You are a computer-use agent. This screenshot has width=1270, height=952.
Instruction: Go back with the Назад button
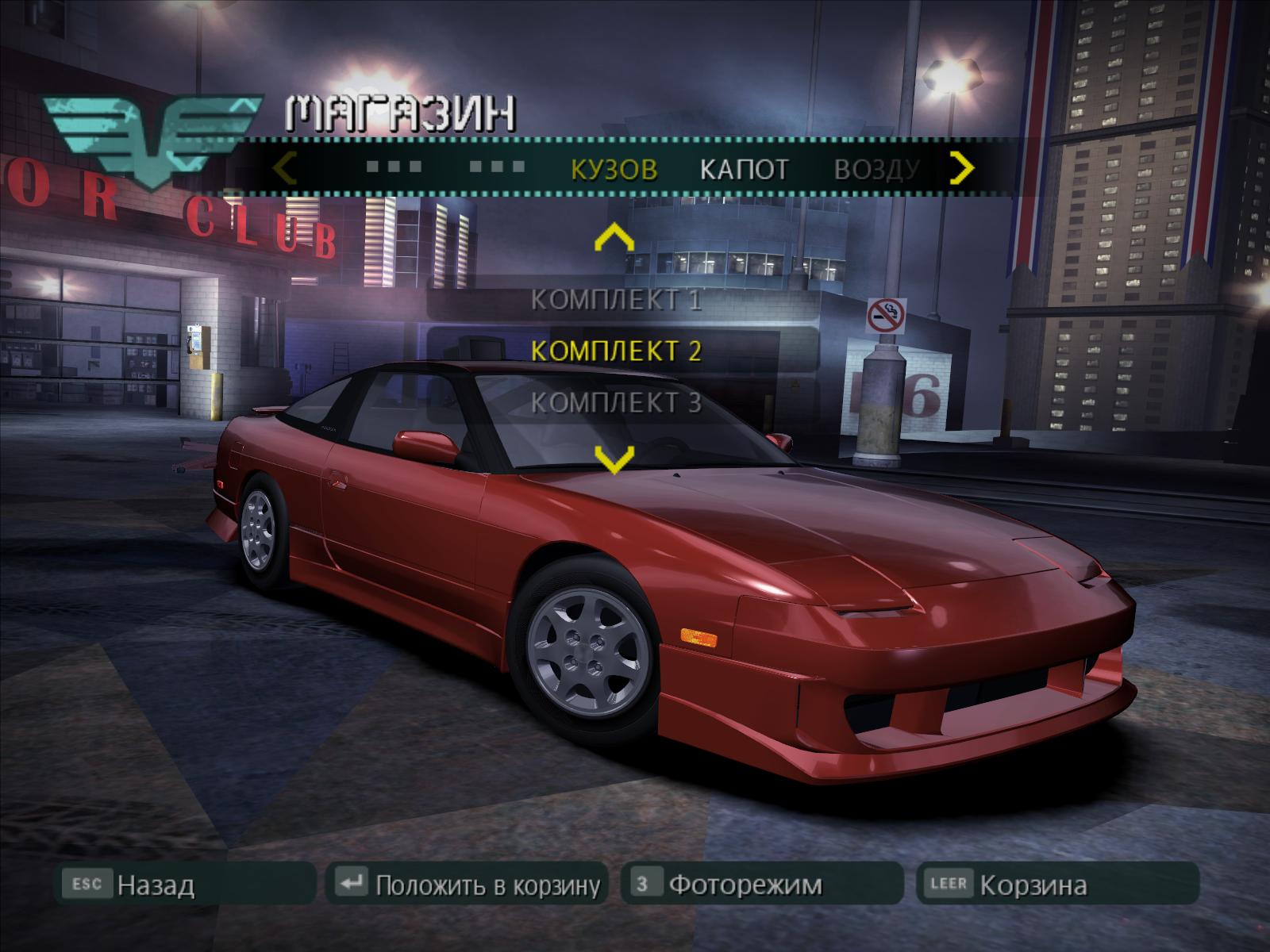(185, 884)
